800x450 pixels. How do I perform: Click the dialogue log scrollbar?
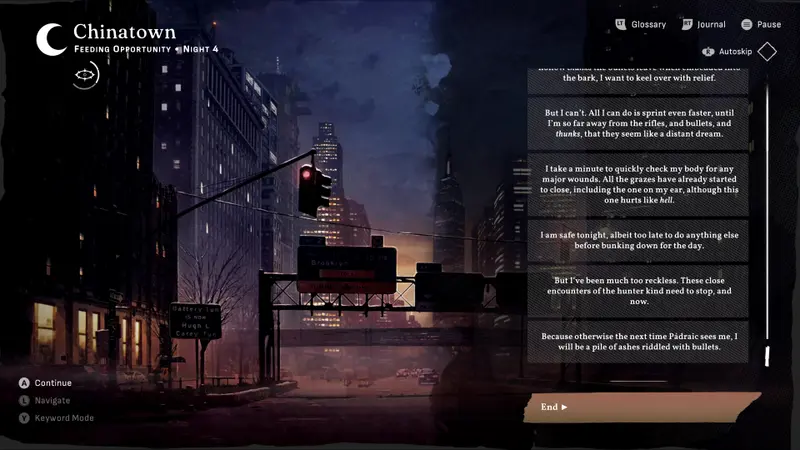[x=767, y=220]
